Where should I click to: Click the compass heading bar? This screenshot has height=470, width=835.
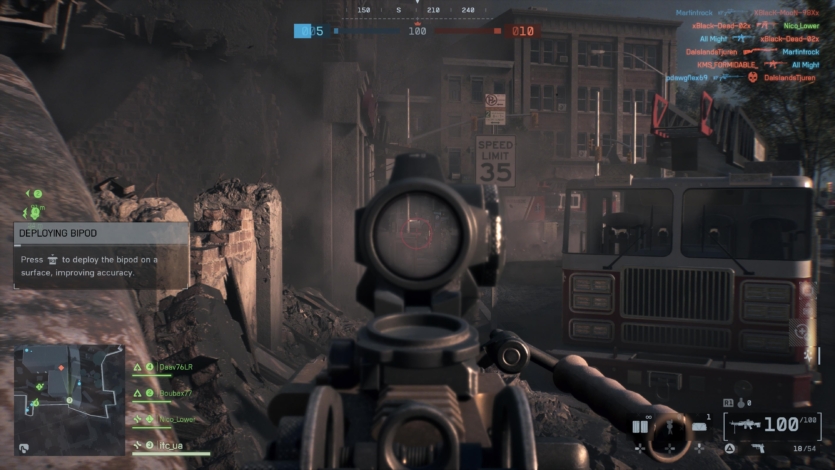(417, 10)
